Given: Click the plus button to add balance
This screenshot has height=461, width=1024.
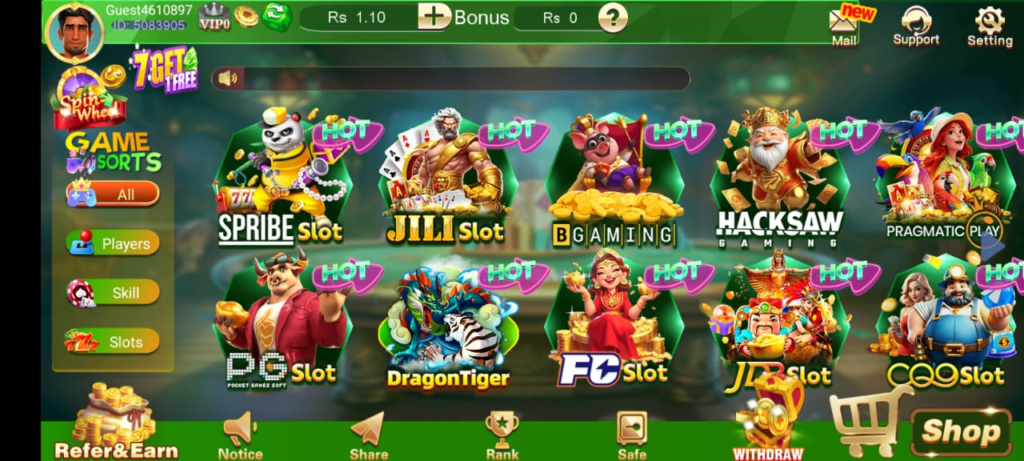Looking at the screenshot, I should tap(434, 17).
